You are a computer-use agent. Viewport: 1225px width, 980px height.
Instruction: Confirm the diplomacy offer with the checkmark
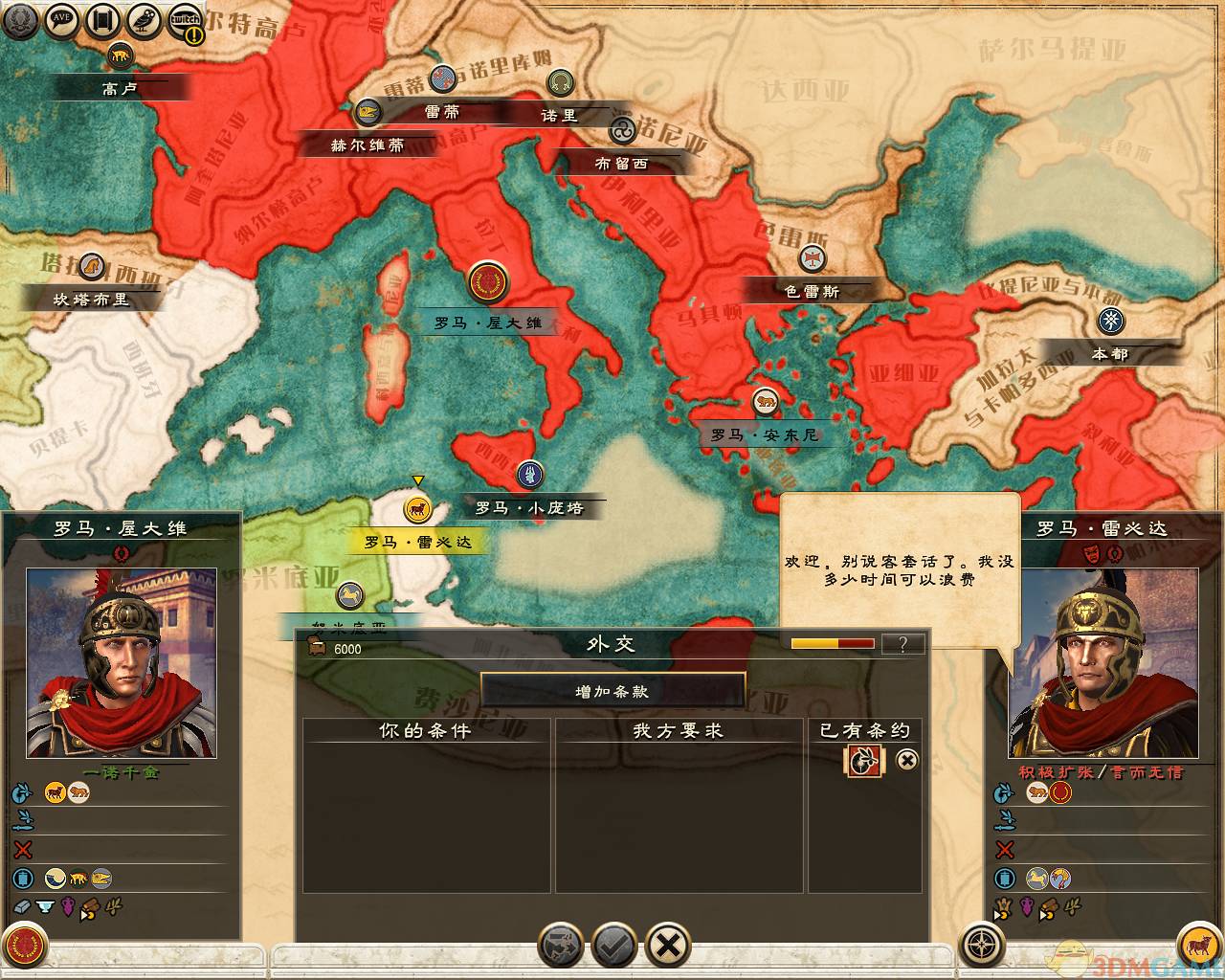click(x=614, y=947)
